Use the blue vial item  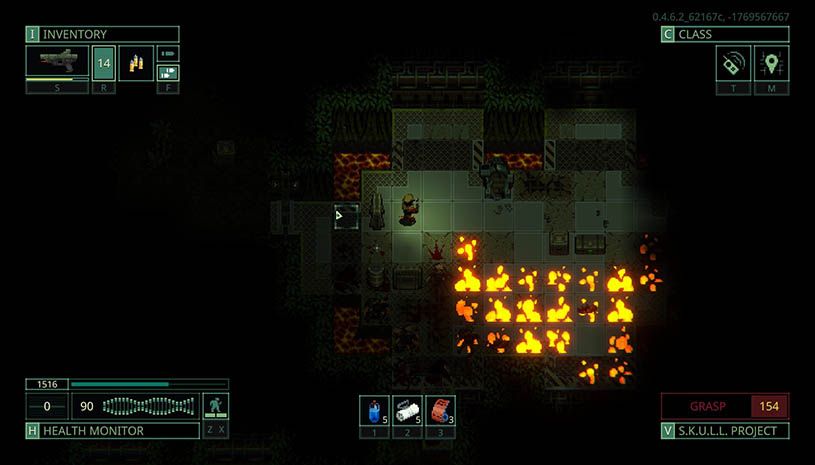374,410
